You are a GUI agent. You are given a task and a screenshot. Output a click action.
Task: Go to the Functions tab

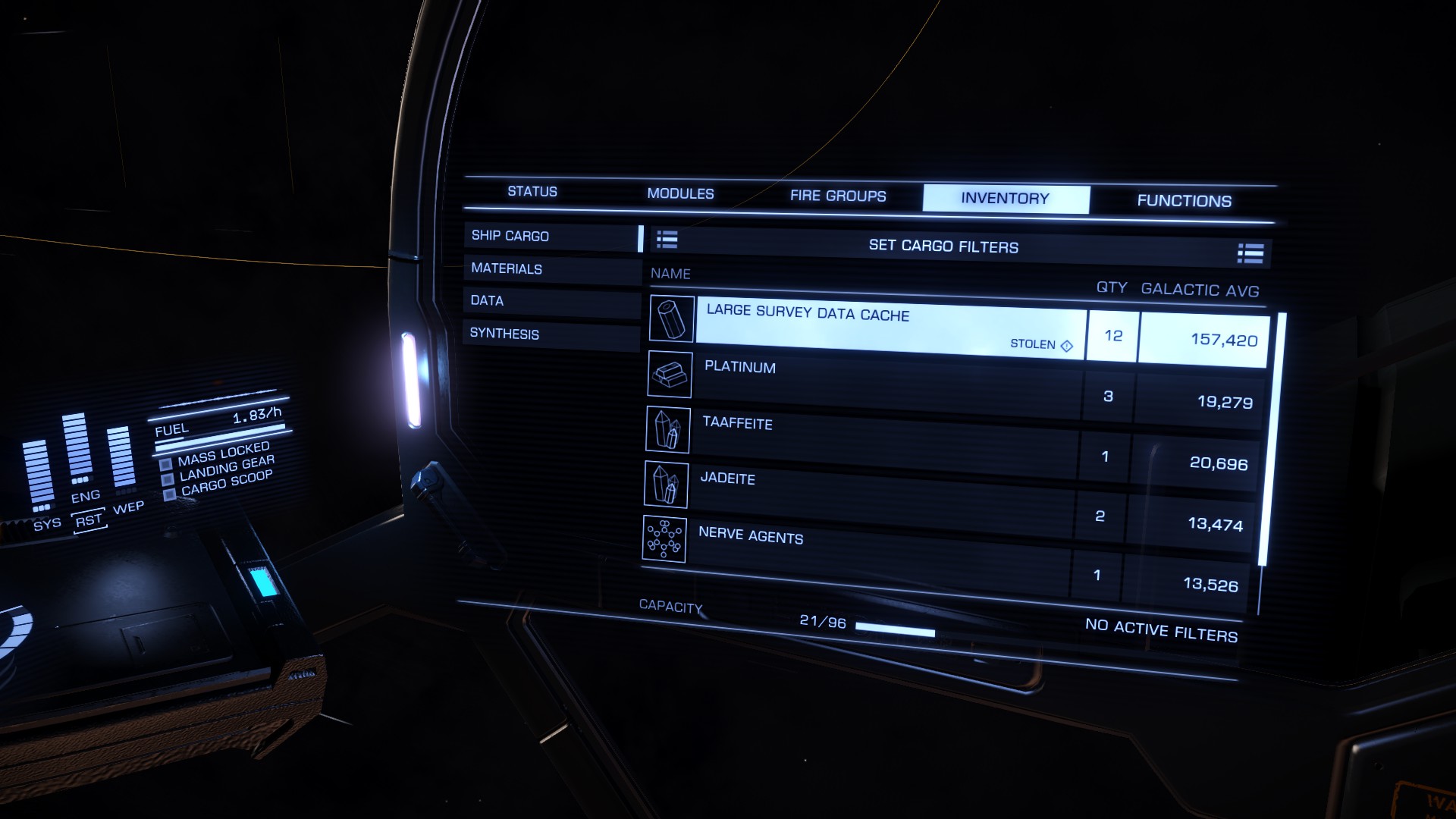click(x=1184, y=201)
